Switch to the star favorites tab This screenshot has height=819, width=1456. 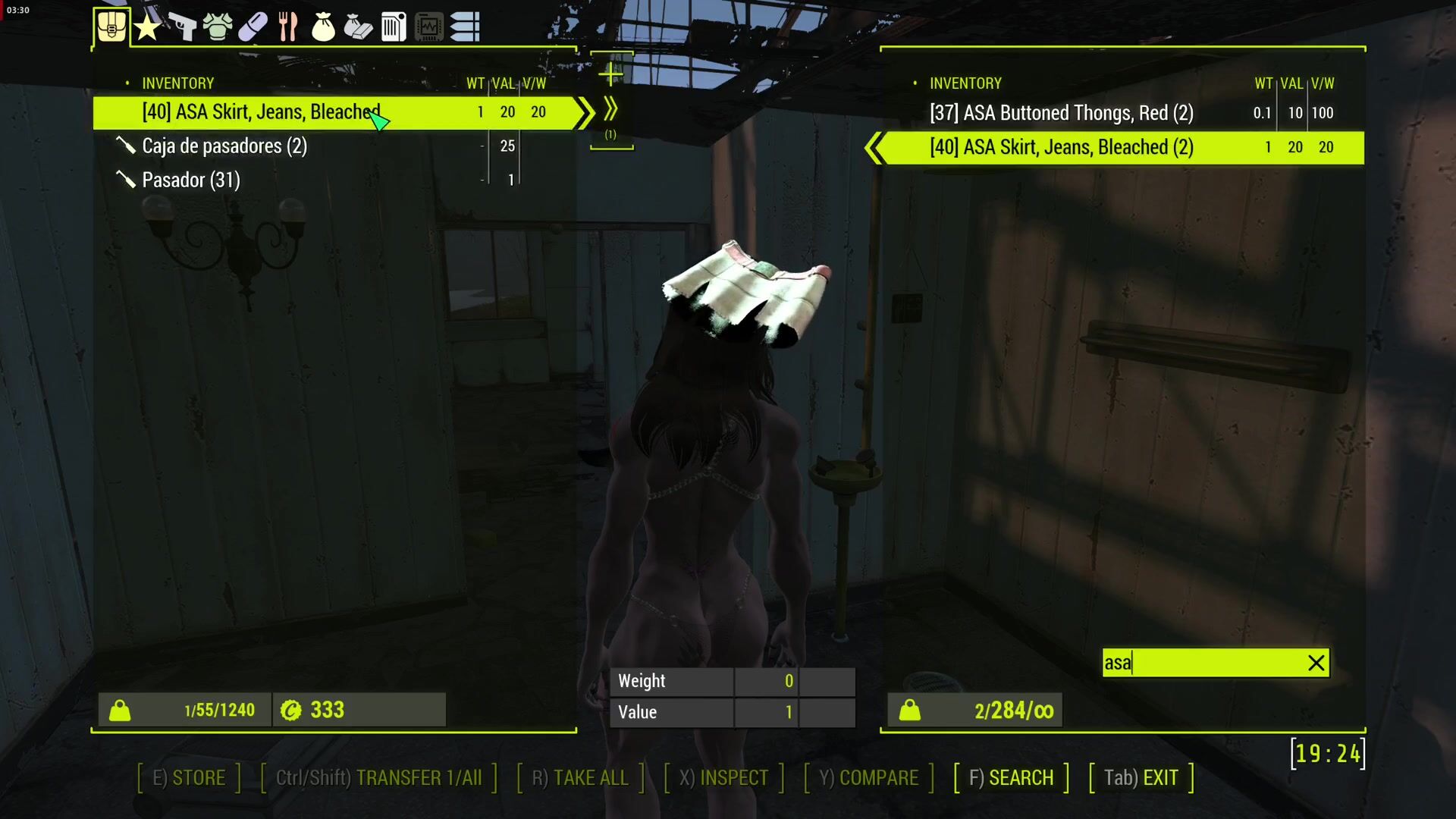[x=147, y=27]
